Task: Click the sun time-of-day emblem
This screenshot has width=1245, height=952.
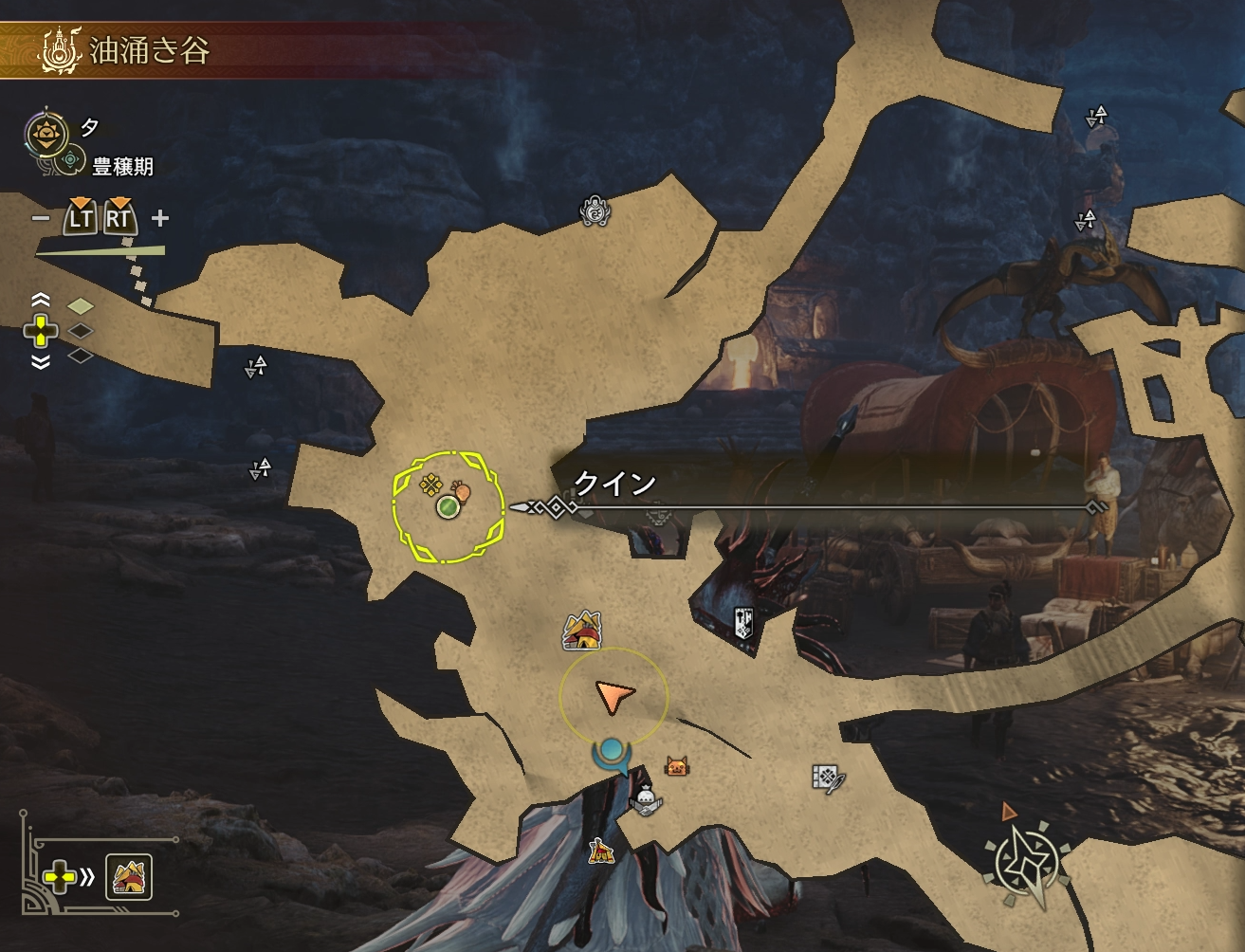Action: pyautogui.click(x=43, y=134)
